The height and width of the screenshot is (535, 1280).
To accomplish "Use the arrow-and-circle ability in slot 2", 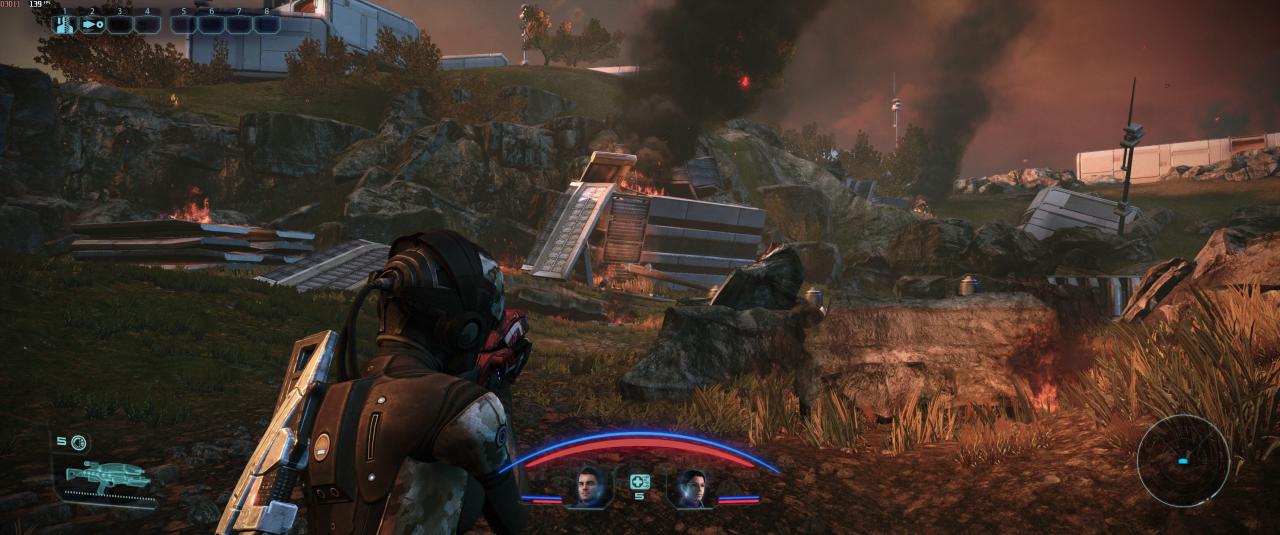I will tap(92, 24).
